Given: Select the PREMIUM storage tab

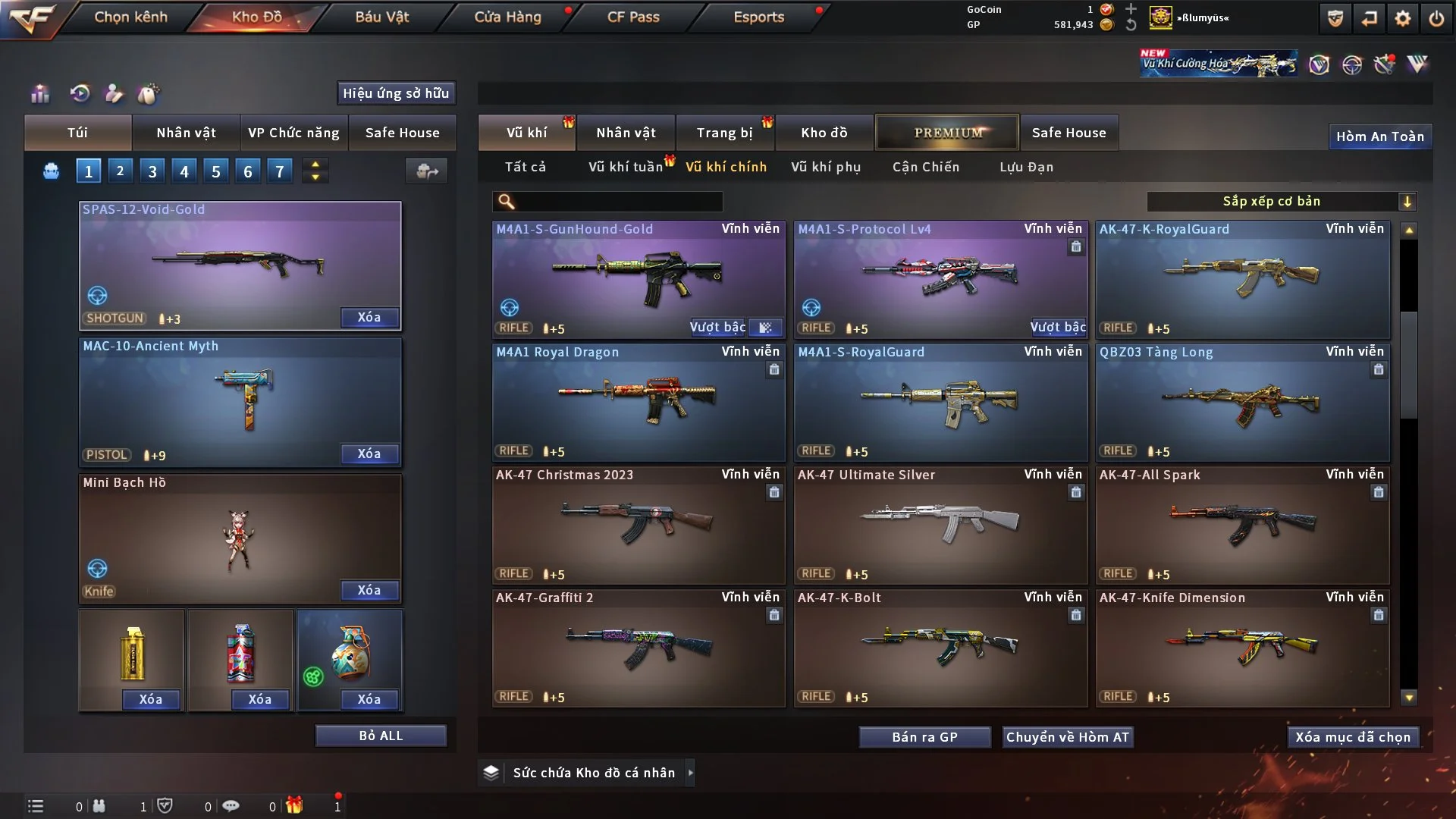Looking at the screenshot, I should 947,133.
